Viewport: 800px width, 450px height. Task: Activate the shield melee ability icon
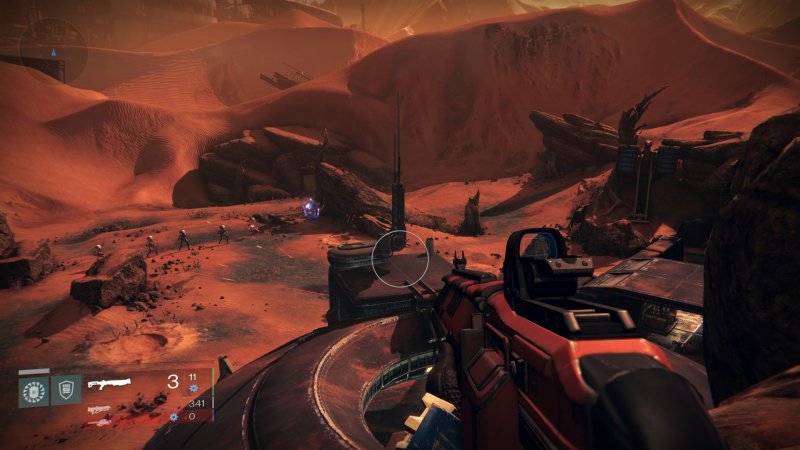[x=66, y=391]
